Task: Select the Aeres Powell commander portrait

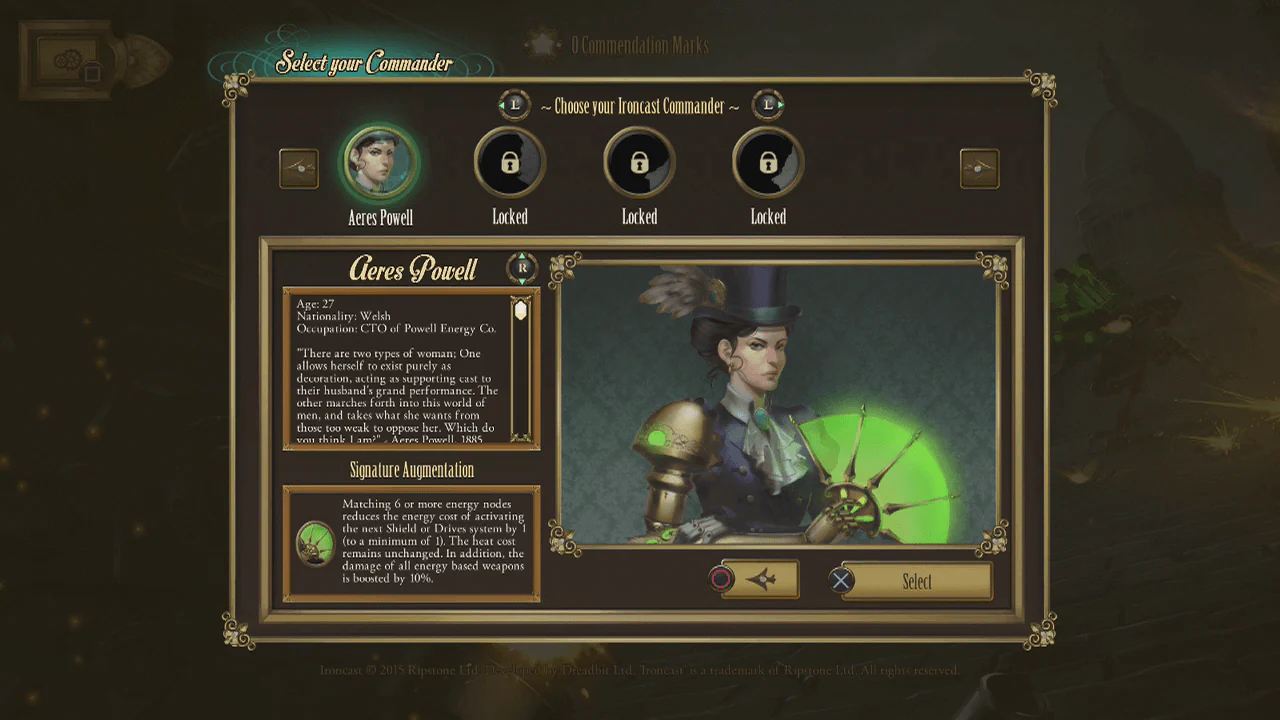Action: point(379,160)
